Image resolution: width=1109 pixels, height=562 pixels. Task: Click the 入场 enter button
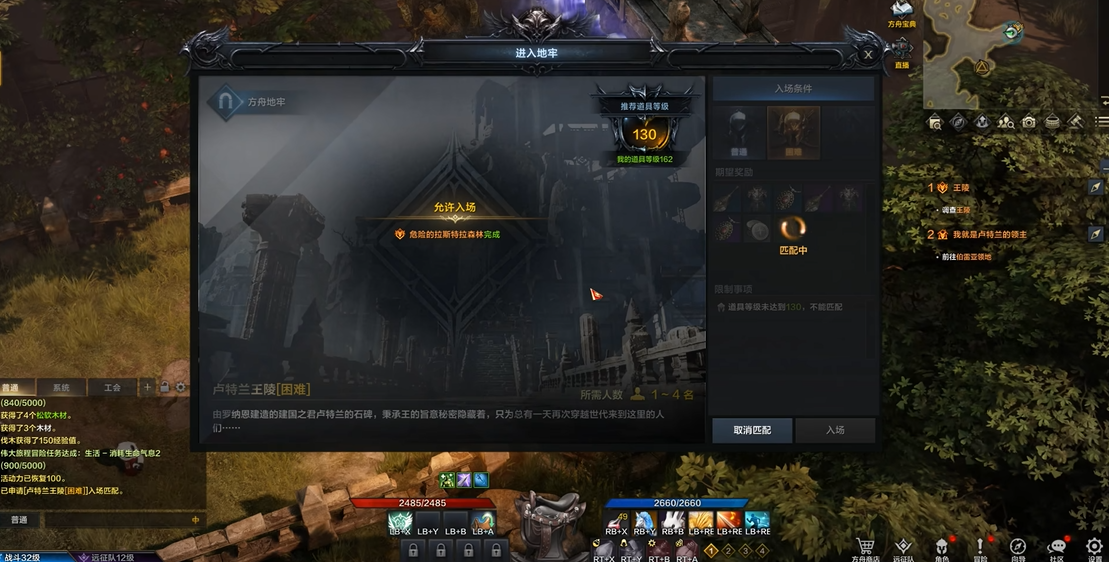click(835, 430)
